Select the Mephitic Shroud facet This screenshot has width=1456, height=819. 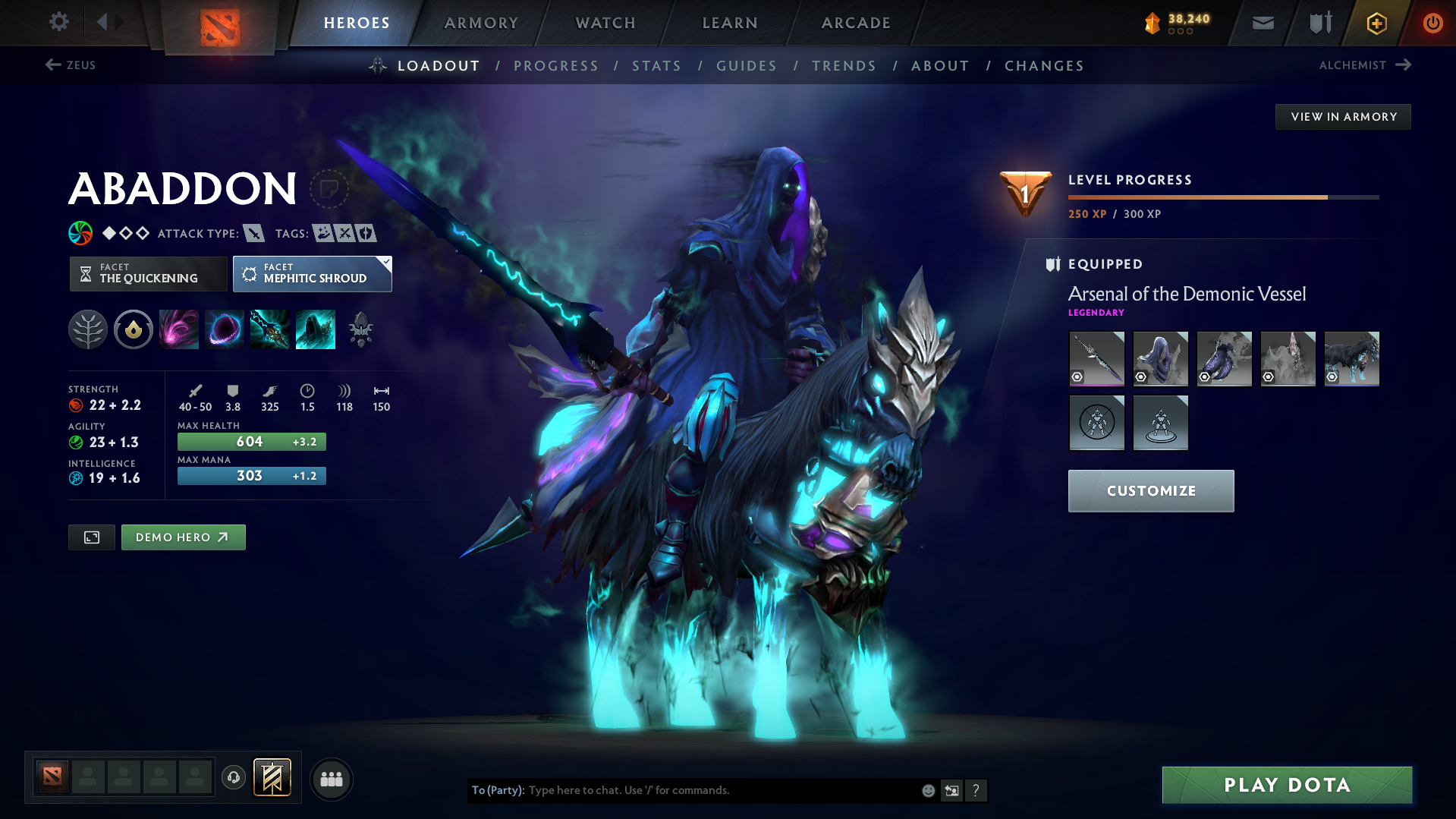[312, 273]
